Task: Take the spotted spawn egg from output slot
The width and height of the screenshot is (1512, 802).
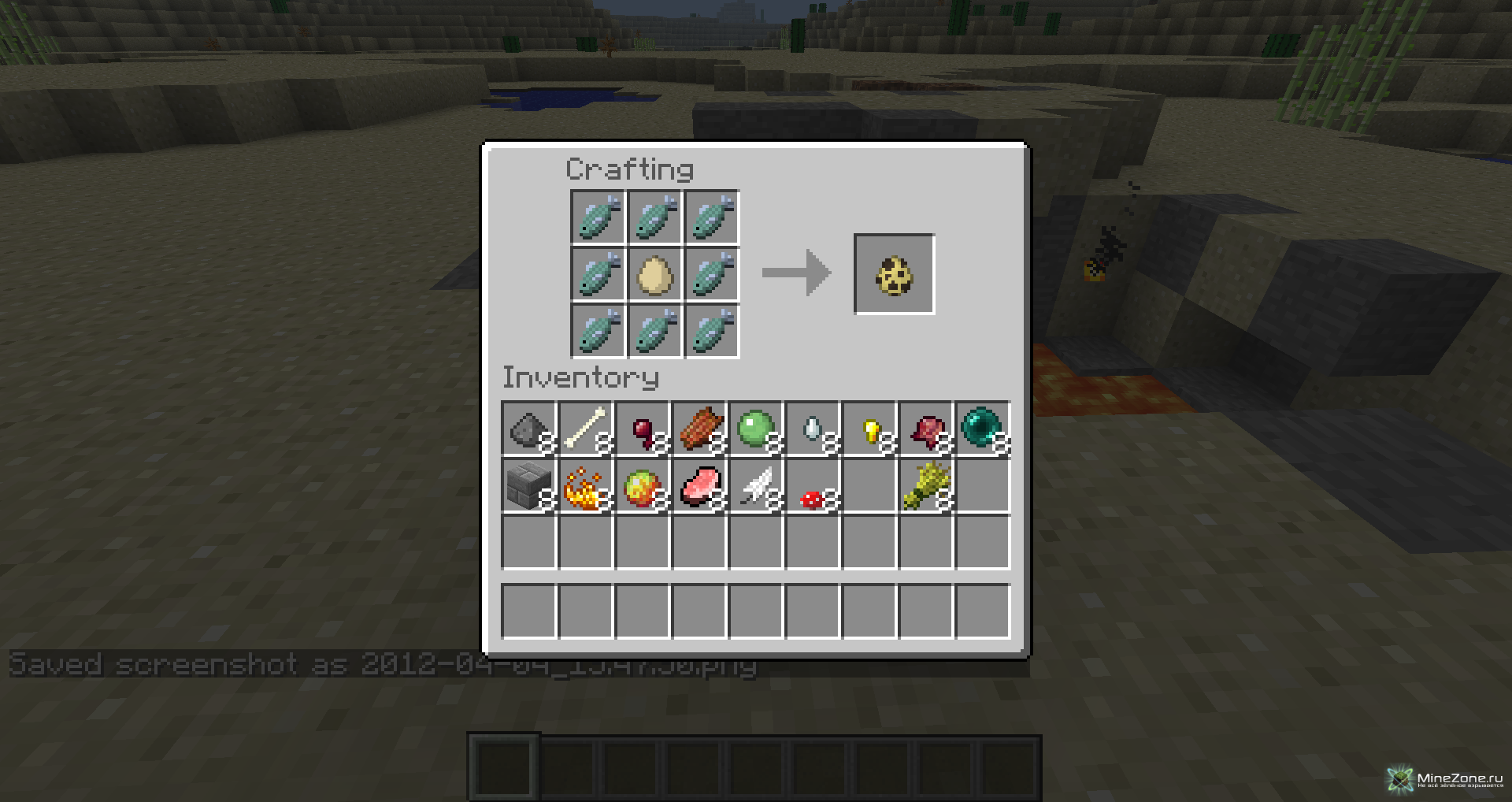Action: tap(894, 274)
